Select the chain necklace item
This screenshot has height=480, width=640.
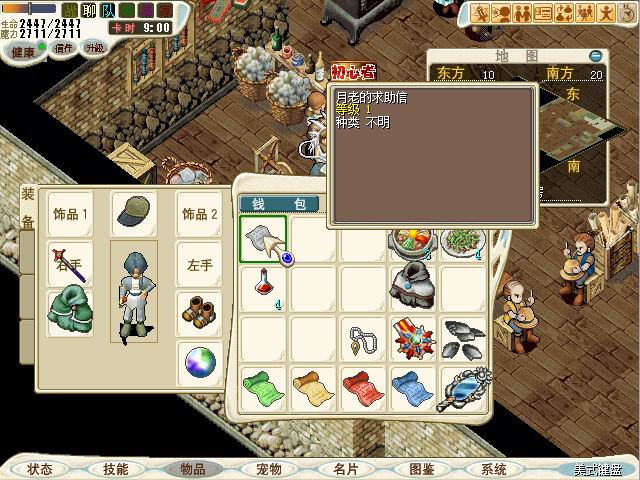[363, 338]
